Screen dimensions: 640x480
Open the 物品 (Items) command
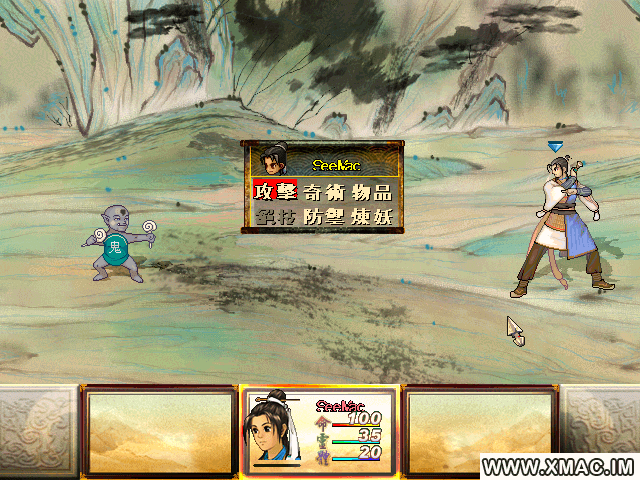pos(370,192)
